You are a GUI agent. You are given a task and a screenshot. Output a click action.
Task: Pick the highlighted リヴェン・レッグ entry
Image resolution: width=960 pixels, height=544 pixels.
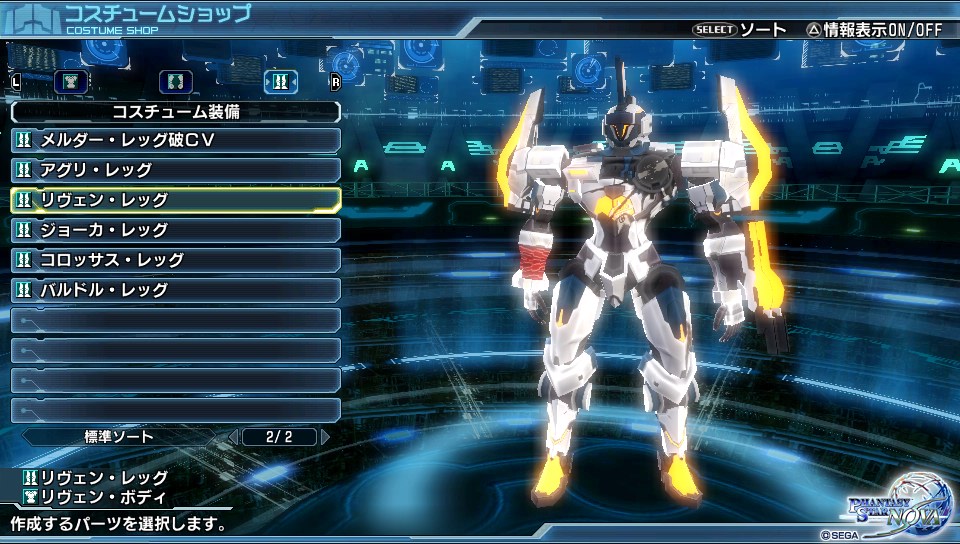175,200
